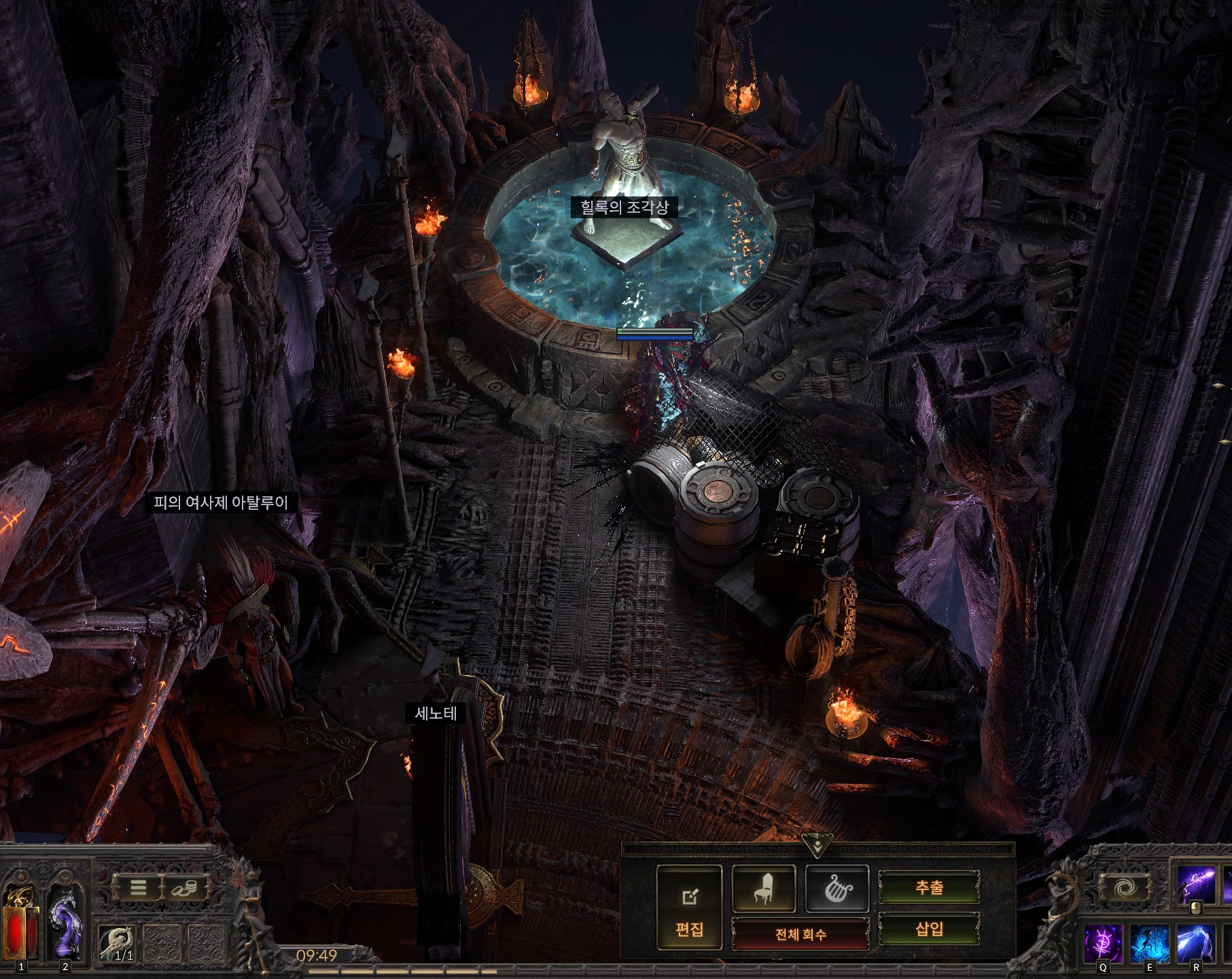Open the coins and rings shop button

(x=185, y=887)
